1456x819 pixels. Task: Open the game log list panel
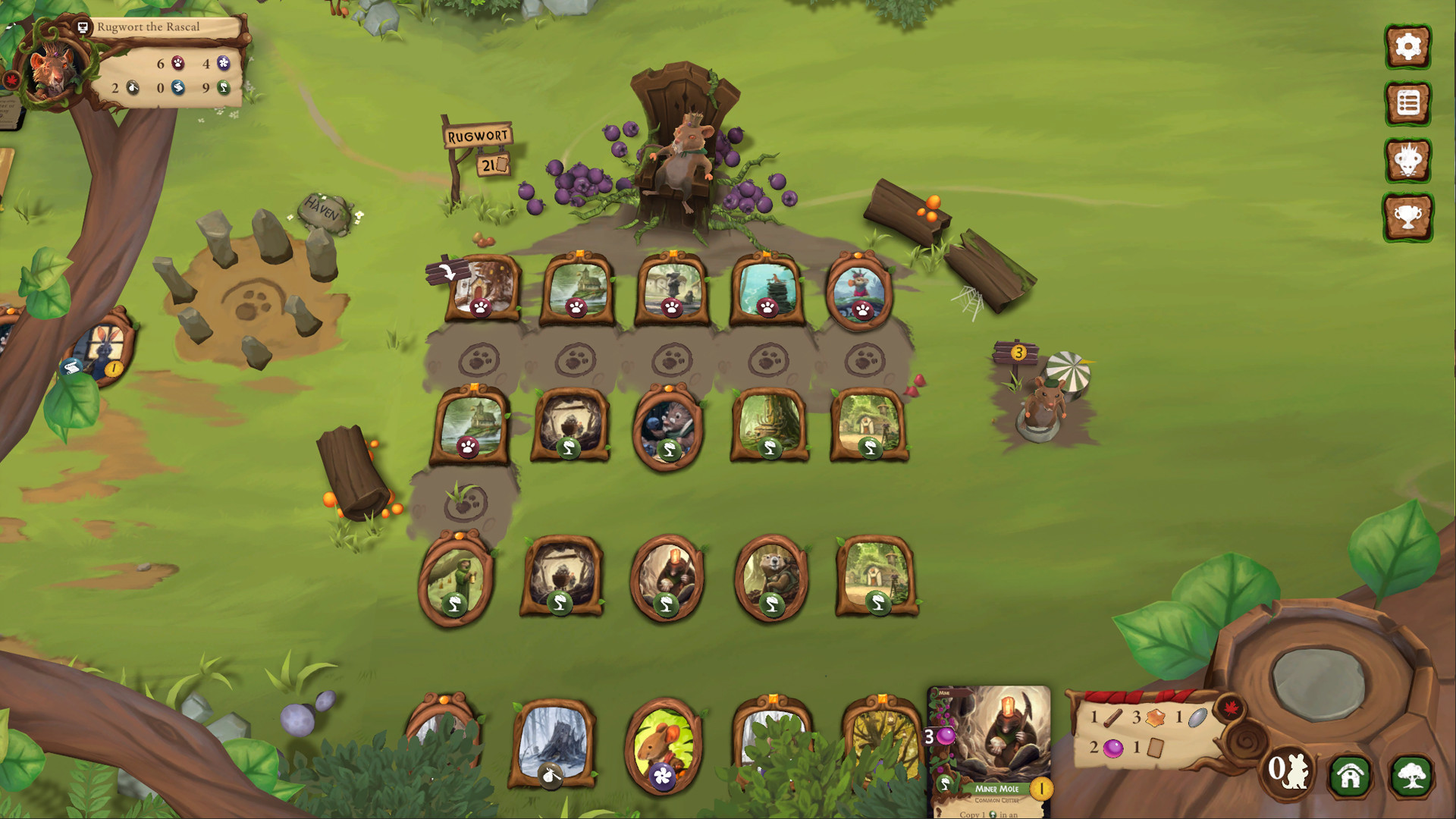click(1408, 103)
